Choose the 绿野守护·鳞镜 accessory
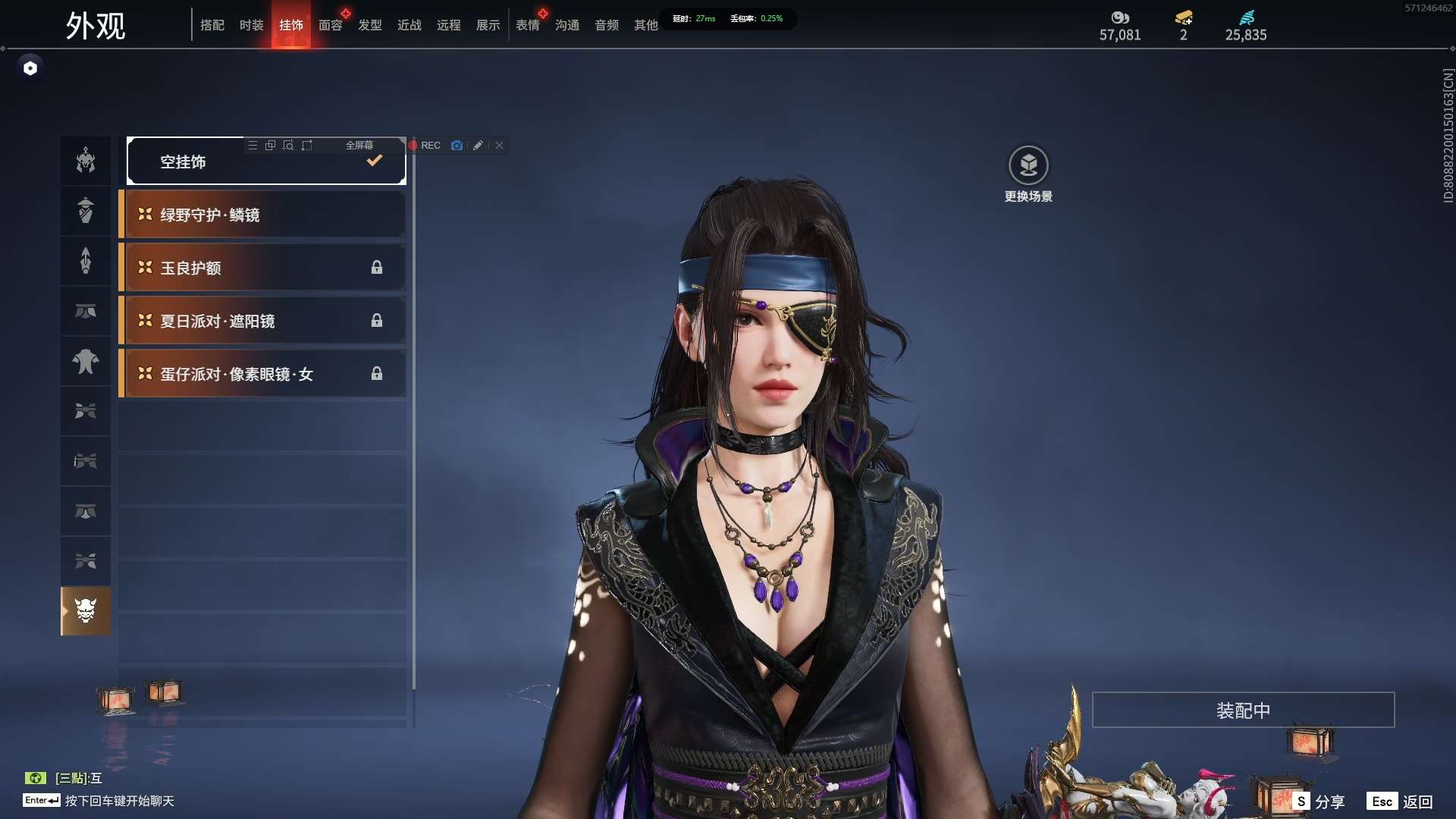 262,215
